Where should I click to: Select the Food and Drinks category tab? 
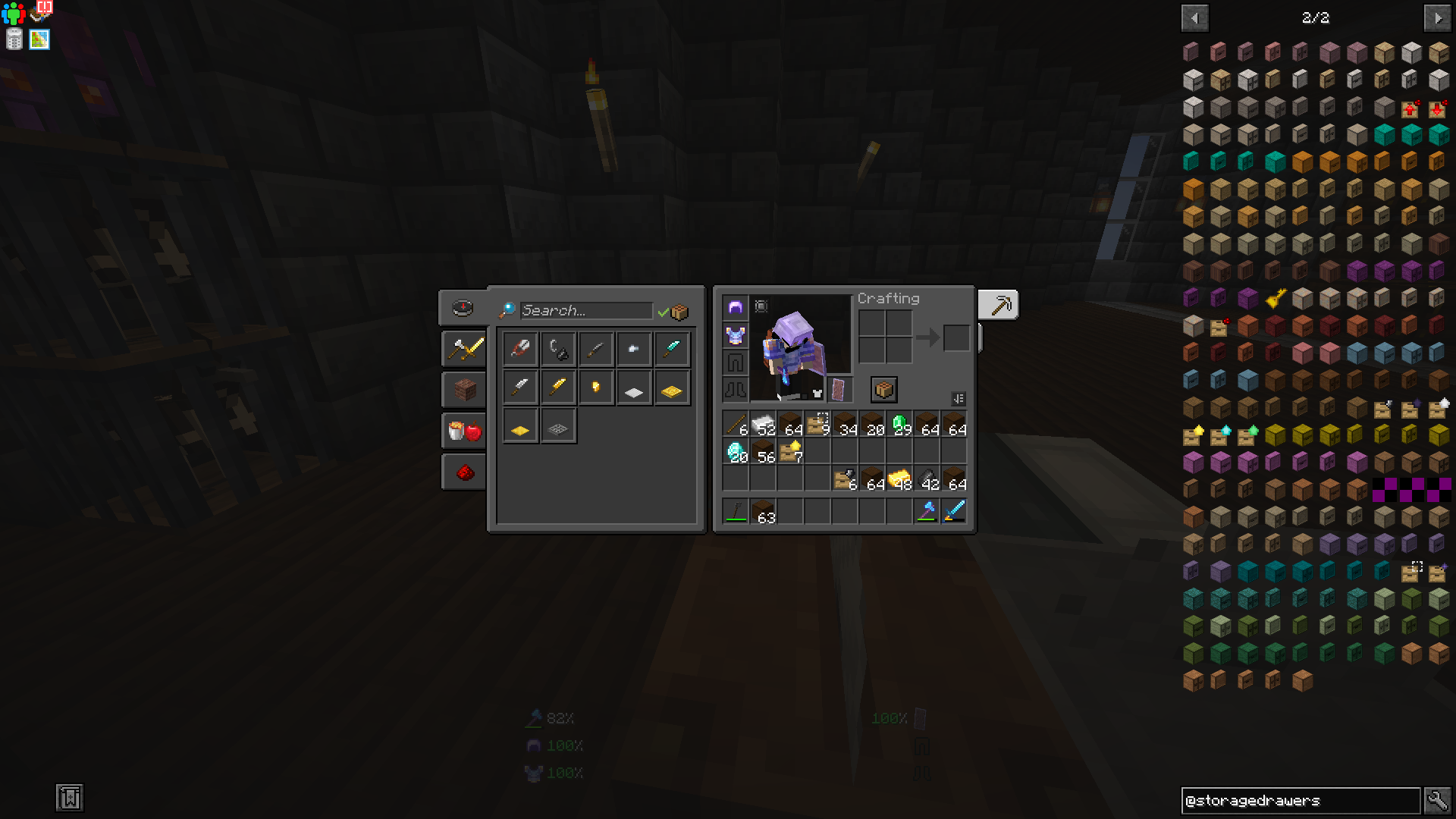point(463,430)
